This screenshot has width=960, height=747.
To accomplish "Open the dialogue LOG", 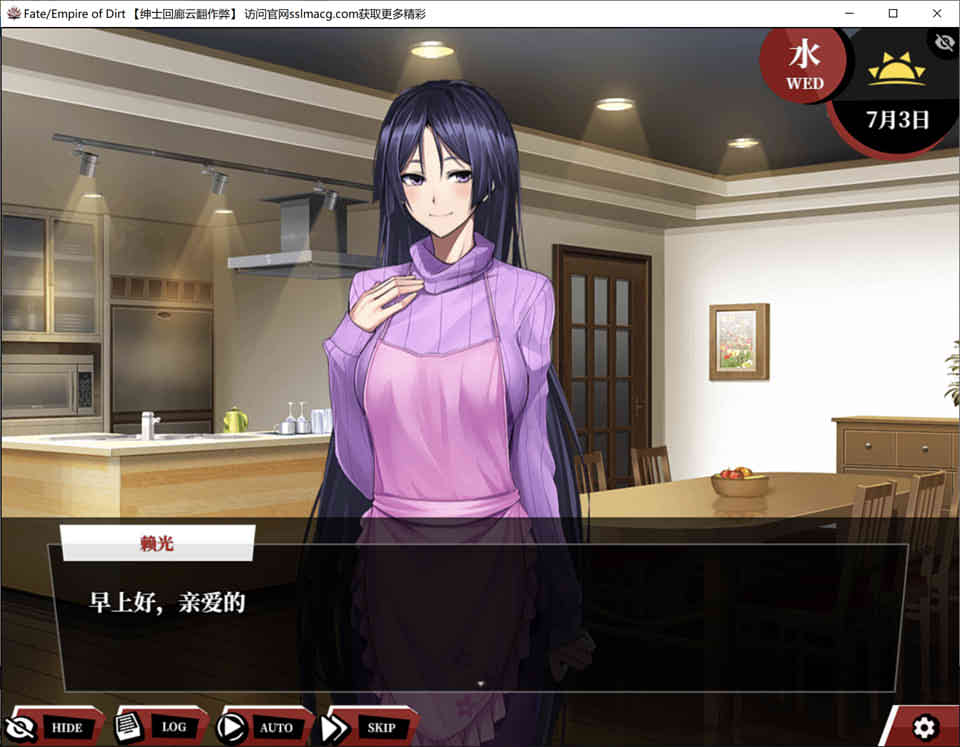I will point(162,727).
